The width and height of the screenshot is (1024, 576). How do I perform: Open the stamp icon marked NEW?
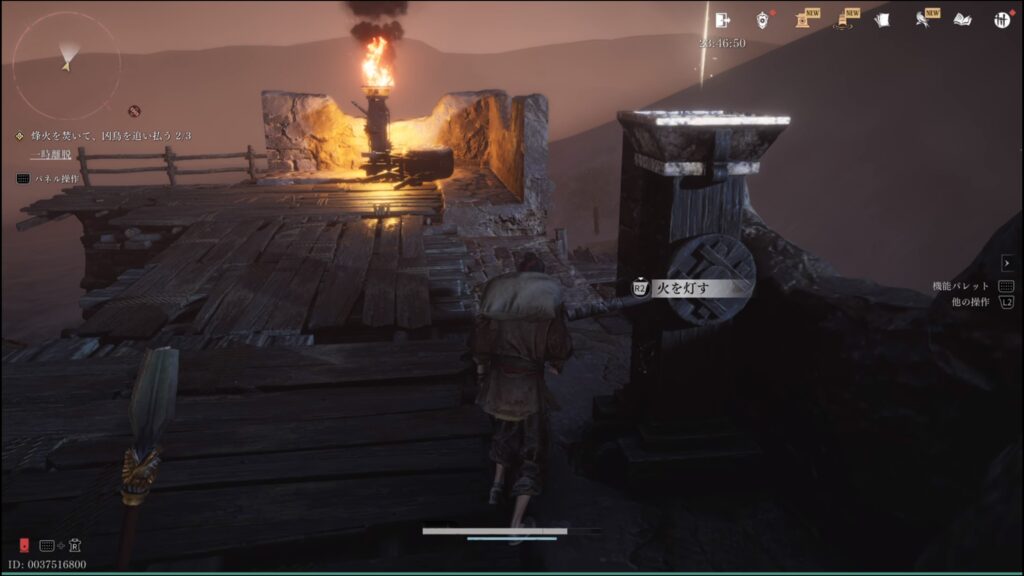(x=803, y=20)
